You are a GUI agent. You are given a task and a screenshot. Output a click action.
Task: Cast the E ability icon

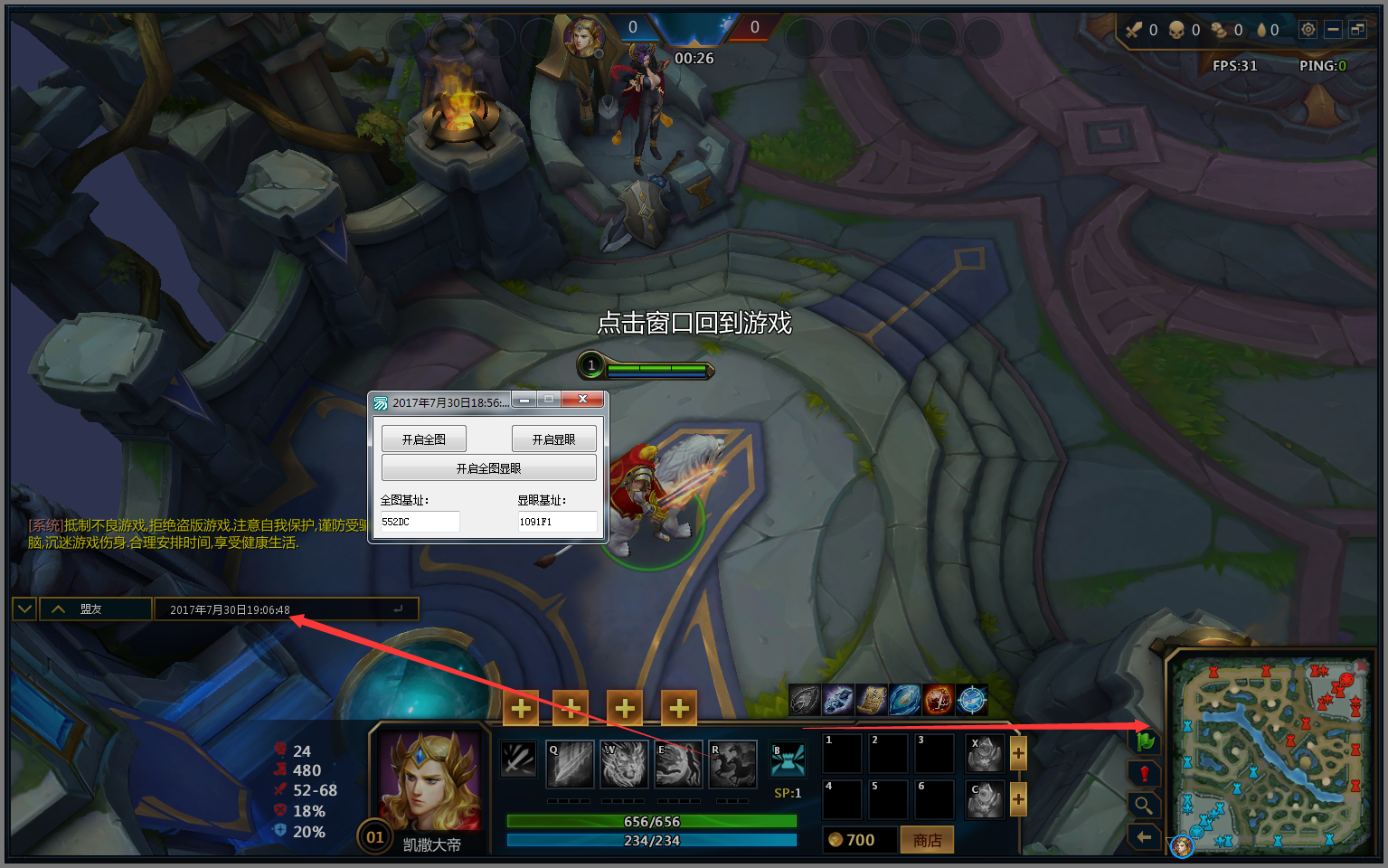coord(678,764)
